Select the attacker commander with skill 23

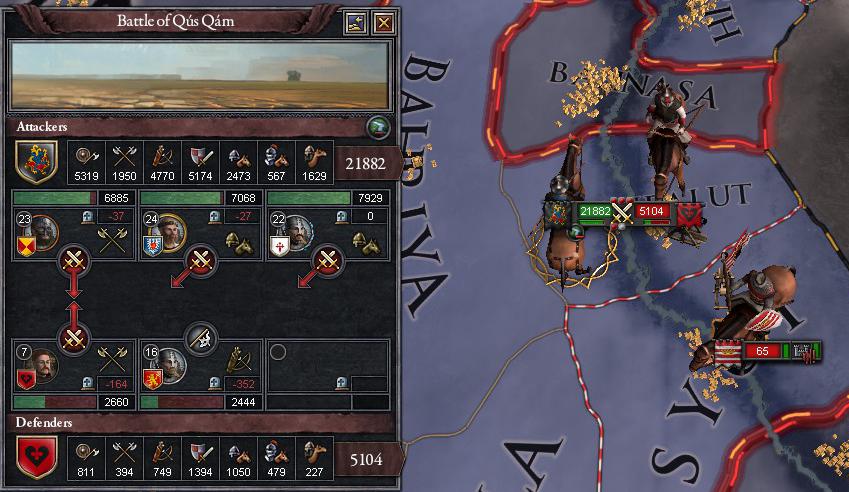[x=41, y=231]
